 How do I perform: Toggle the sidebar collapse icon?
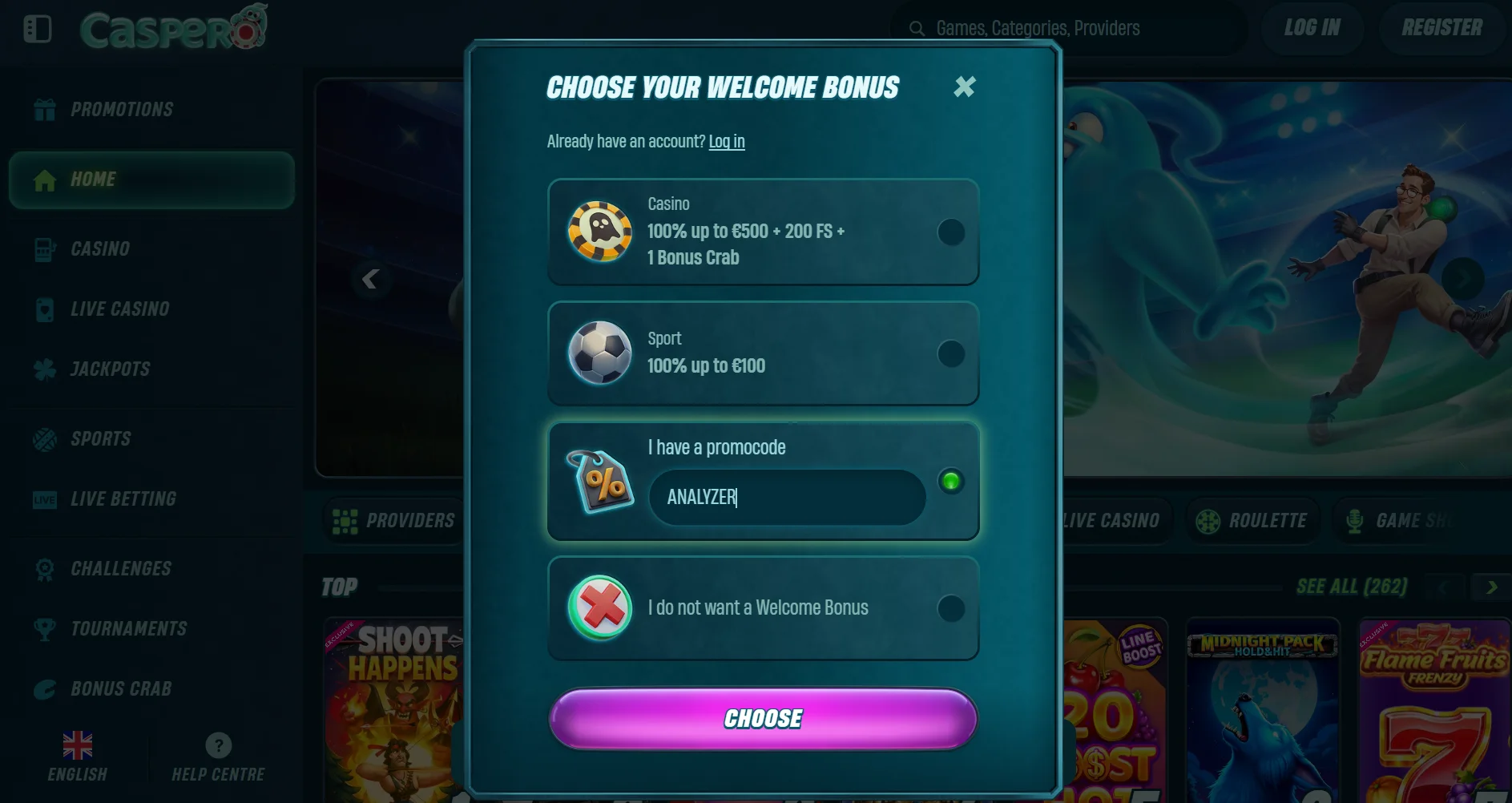coord(38,29)
